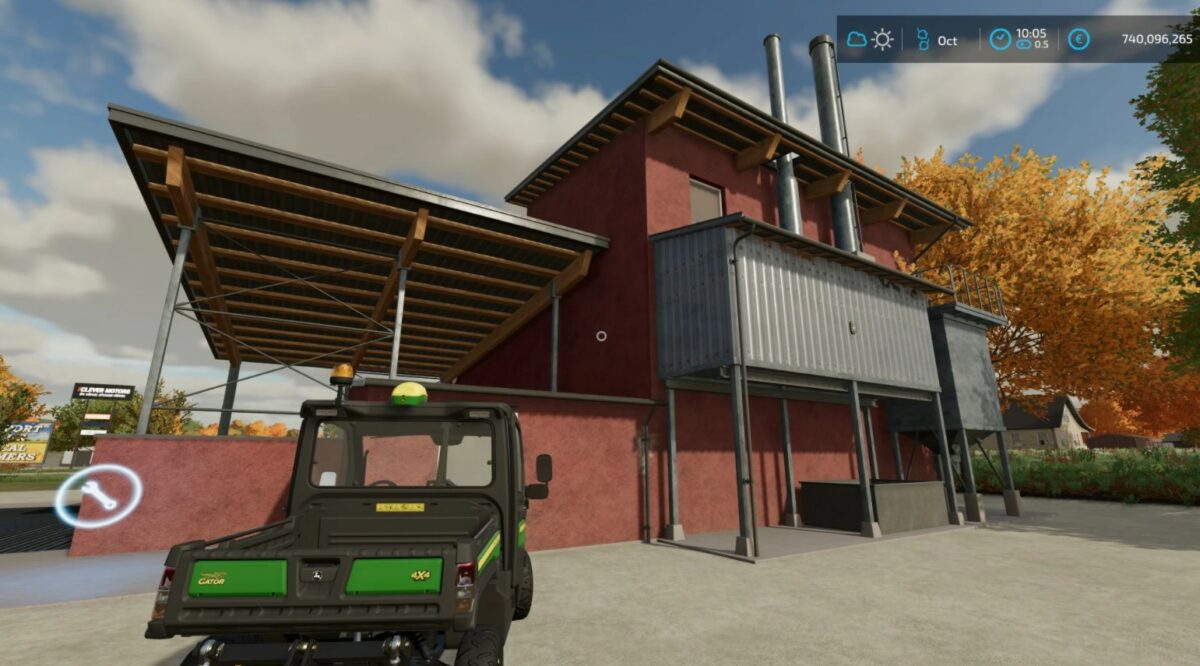
Task: Click the euro money icon
Action: tap(1078, 40)
